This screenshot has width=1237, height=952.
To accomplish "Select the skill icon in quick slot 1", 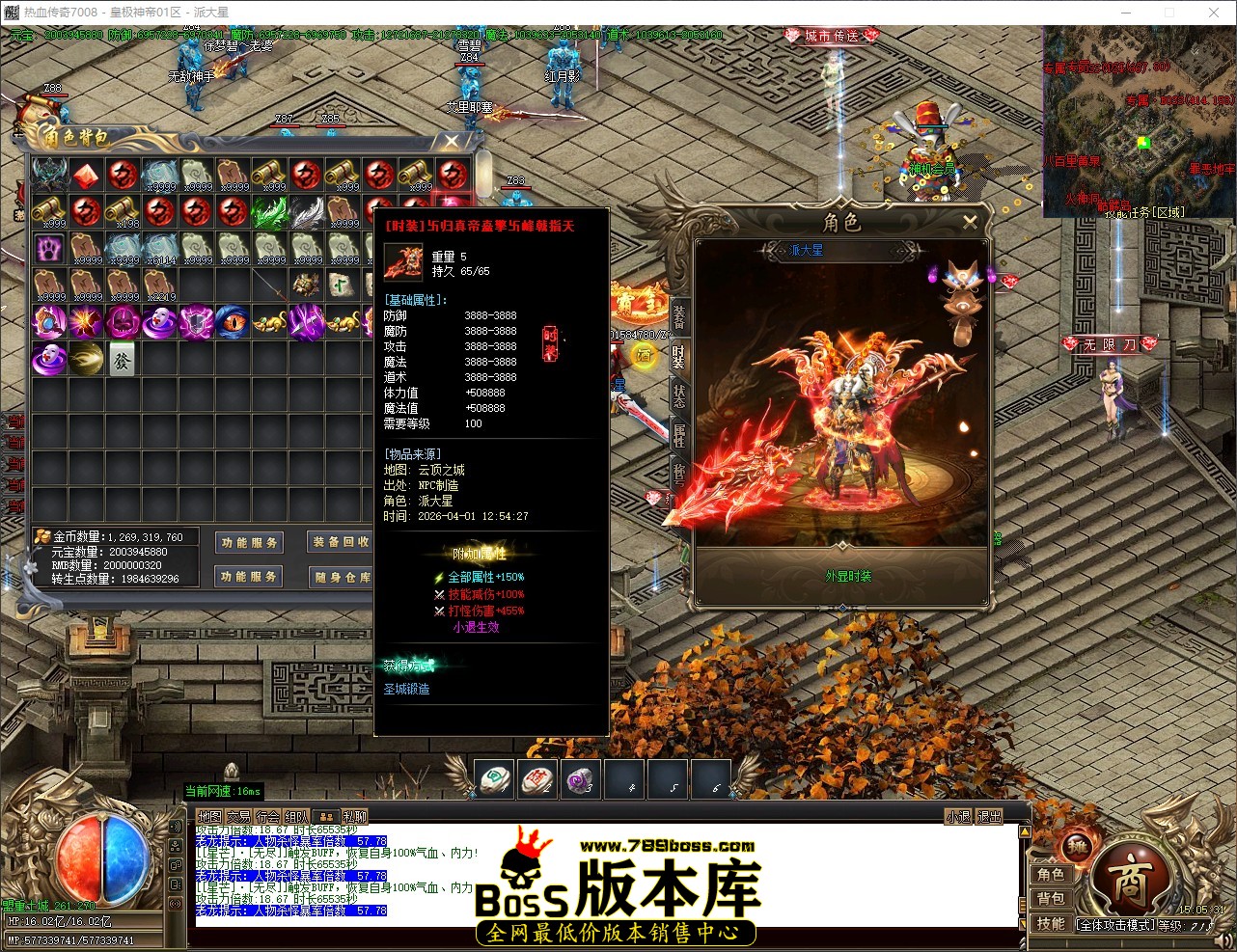I will (494, 780).
